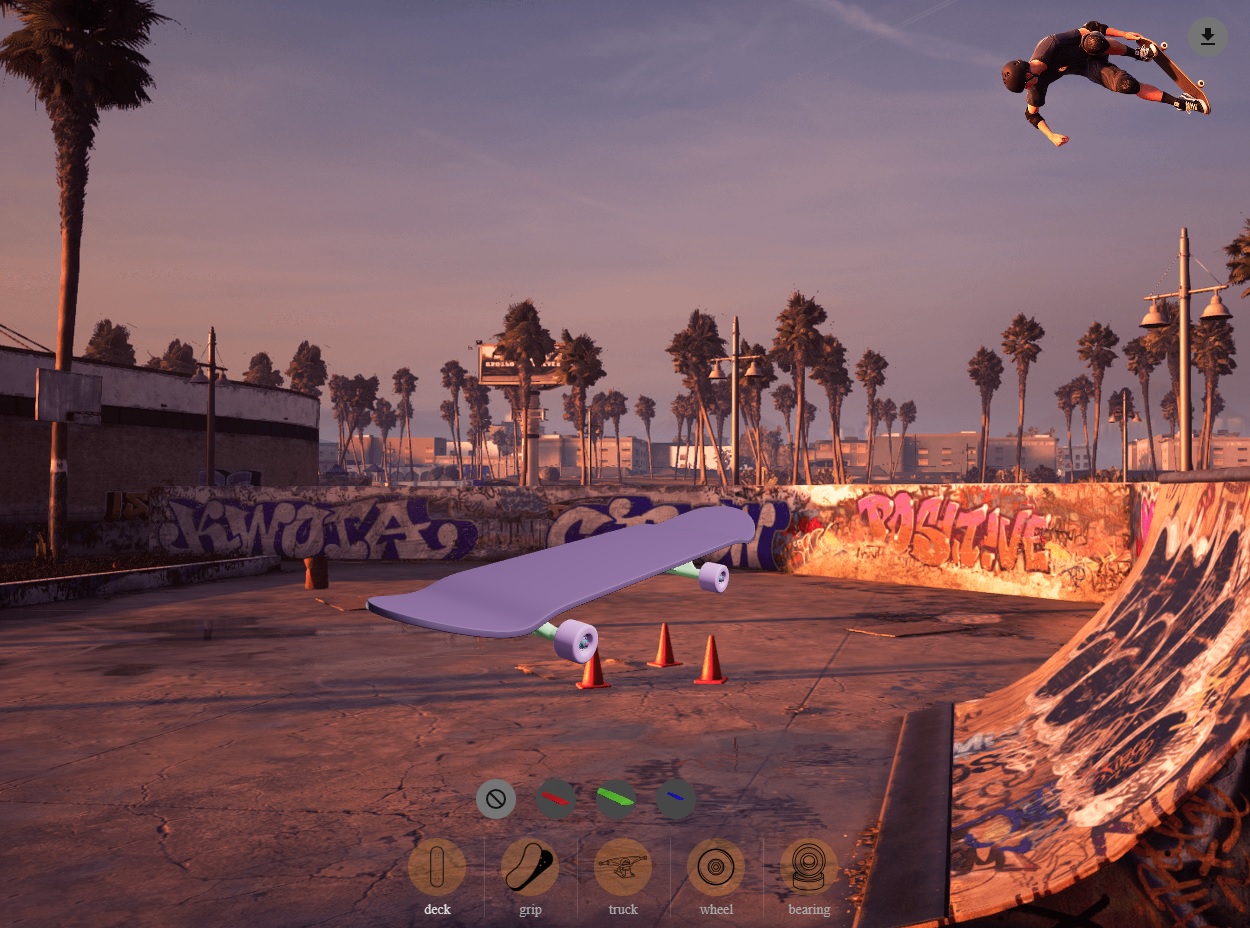Select the deck category
Screen dimensions: 1250x928
[x=437, y=867]
